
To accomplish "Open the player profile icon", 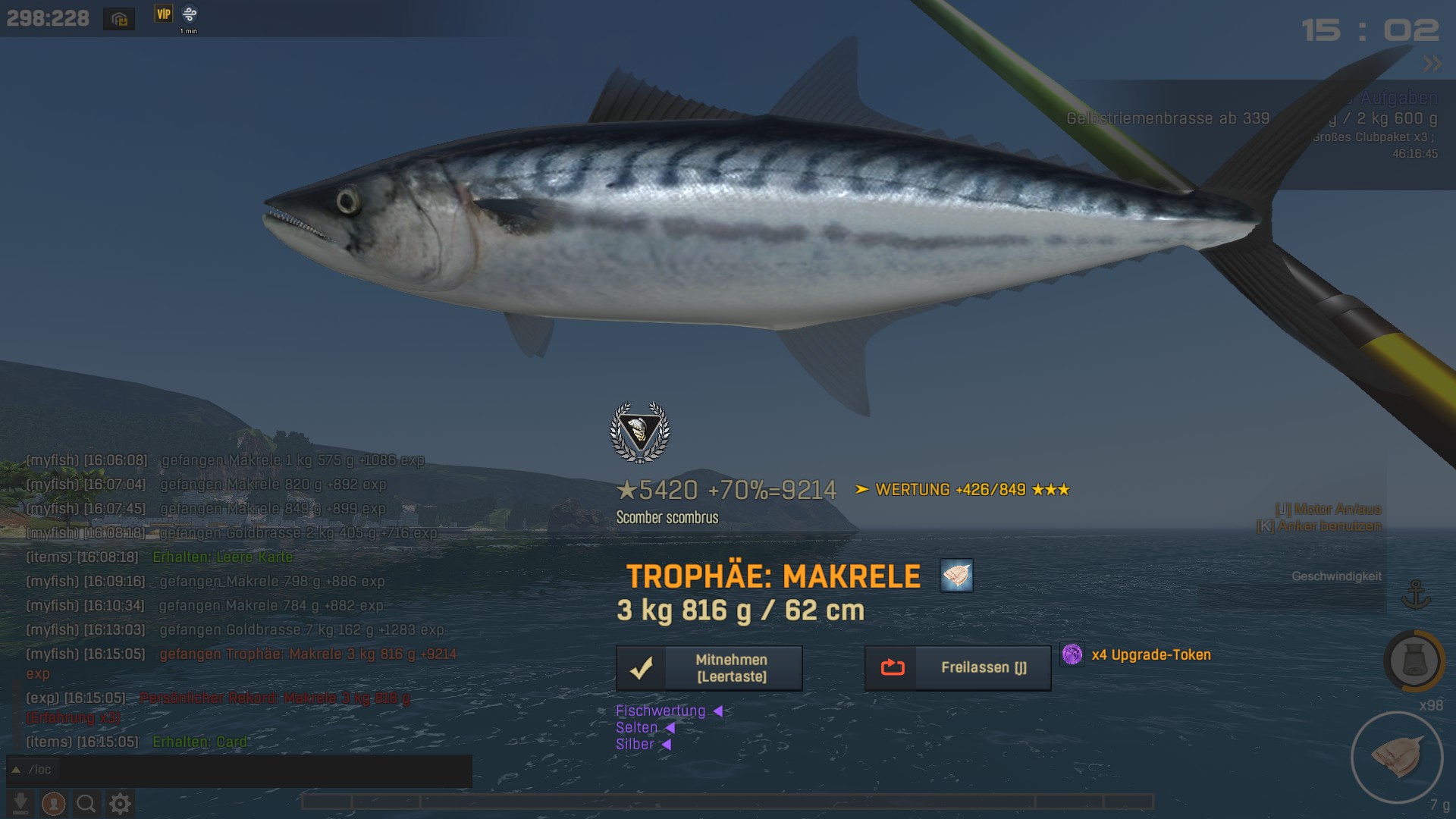I will click(x=53, y=803).
